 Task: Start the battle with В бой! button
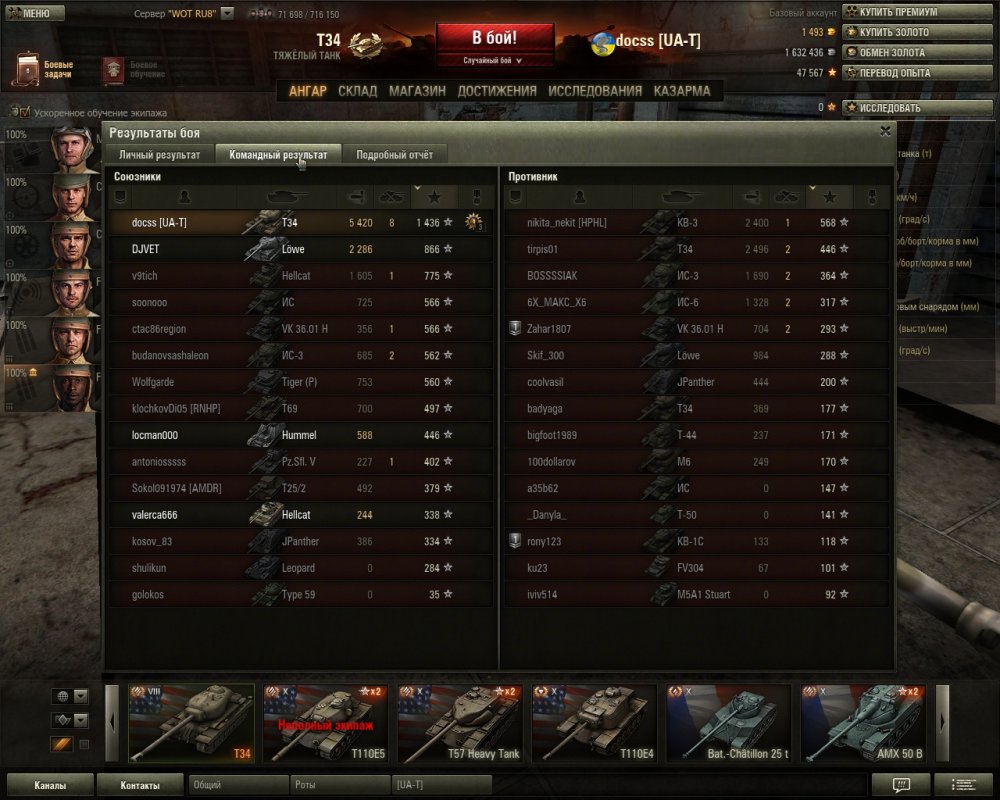click(495, 39)
